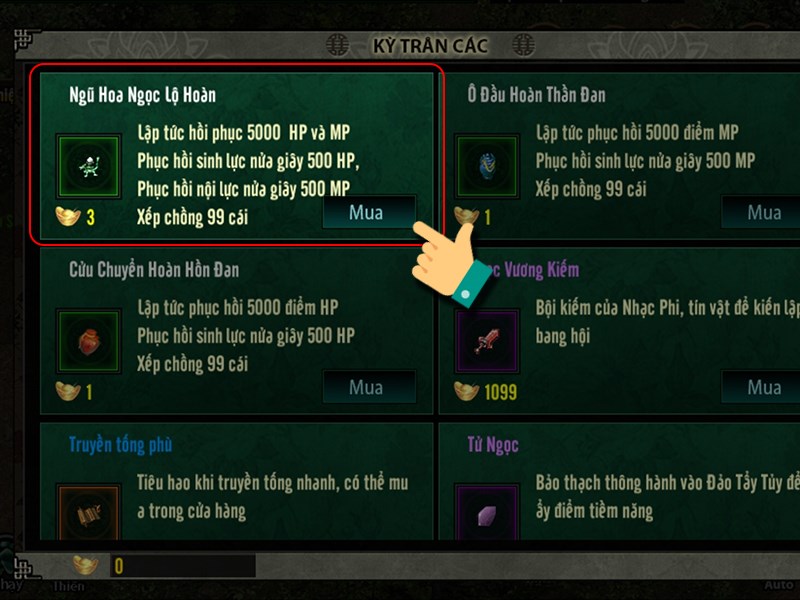Viewport: 800px width, 600px height.
Task: Select the Tử Ngọc purple gem icon
Action: [x=487, y=513]
